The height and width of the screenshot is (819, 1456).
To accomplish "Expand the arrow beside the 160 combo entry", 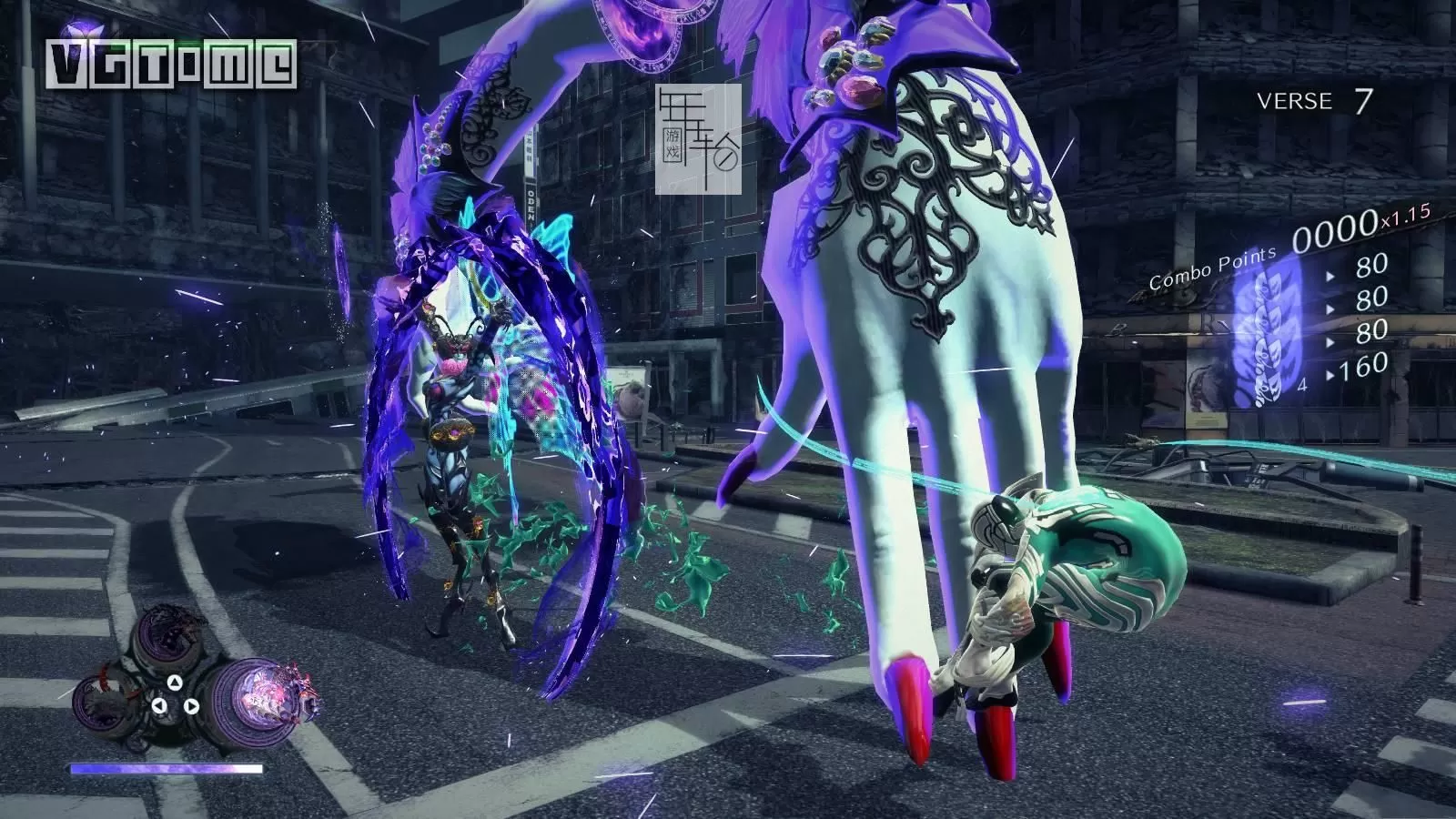I will point(1330,373).
